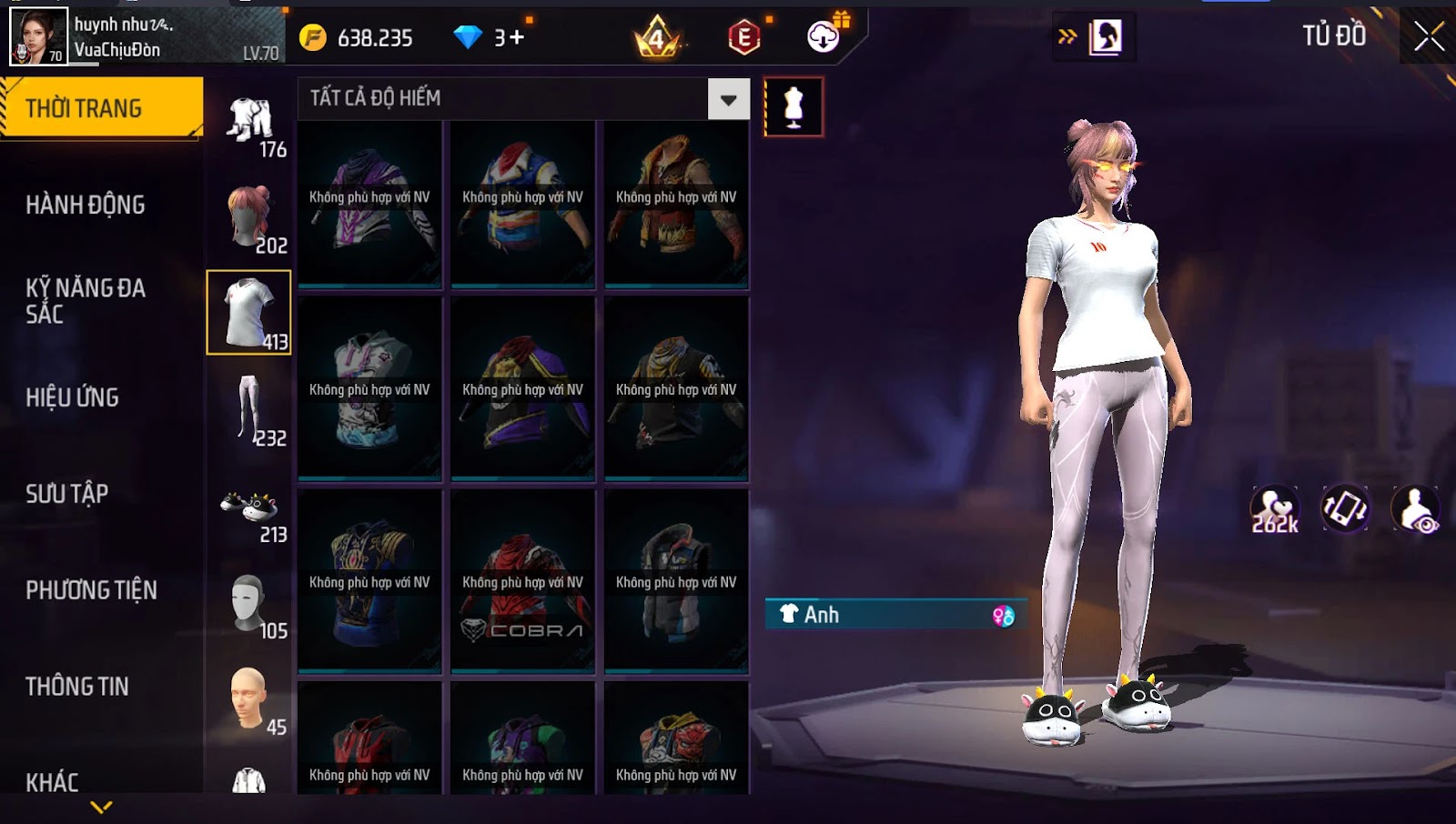1456x824 pixels.
Task: Click the 262k likes icon
Action: pos(1274,509)
